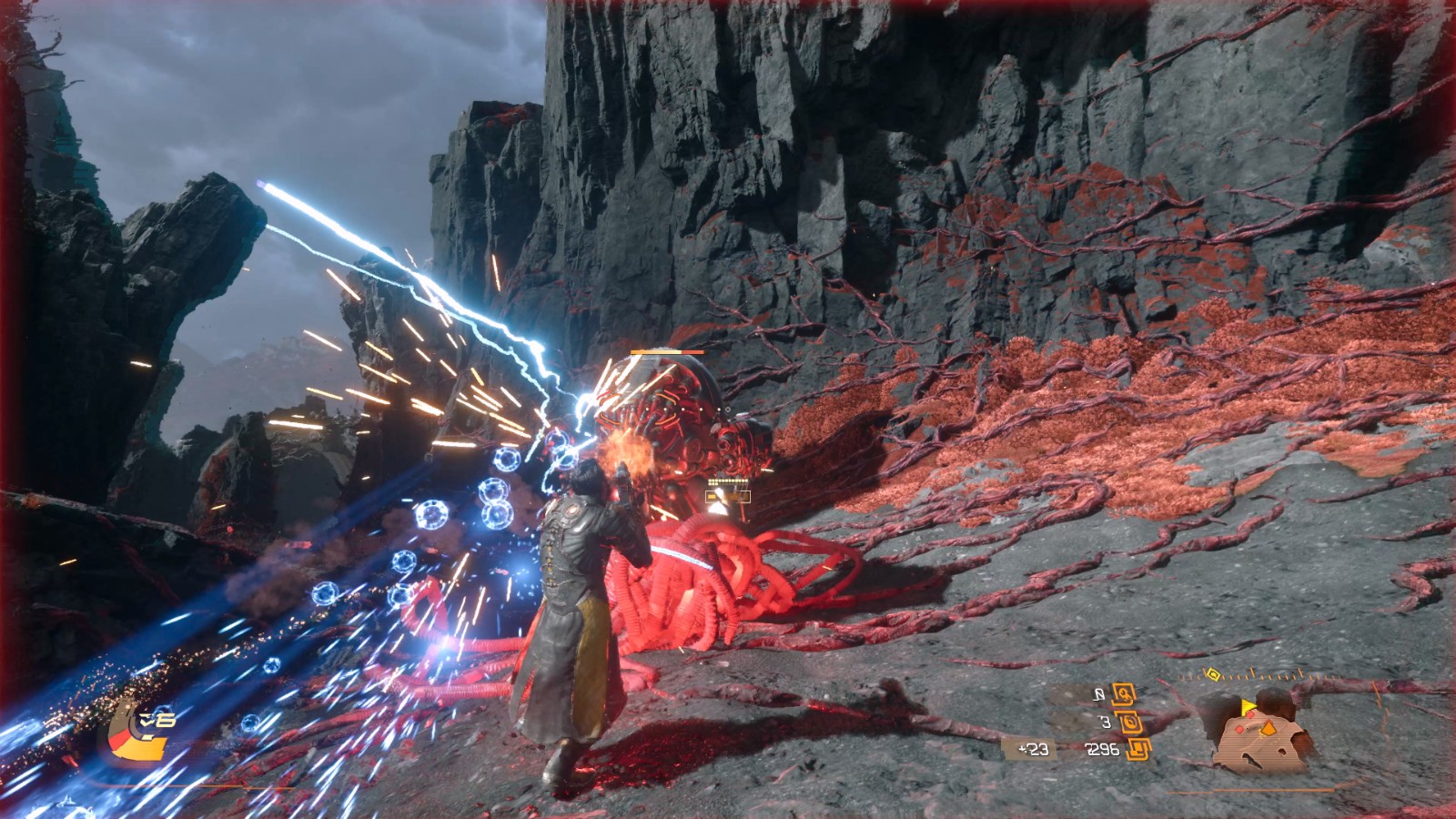
Task: Select the yellow diamond marker on the compass
Action: pos(1212,674)
